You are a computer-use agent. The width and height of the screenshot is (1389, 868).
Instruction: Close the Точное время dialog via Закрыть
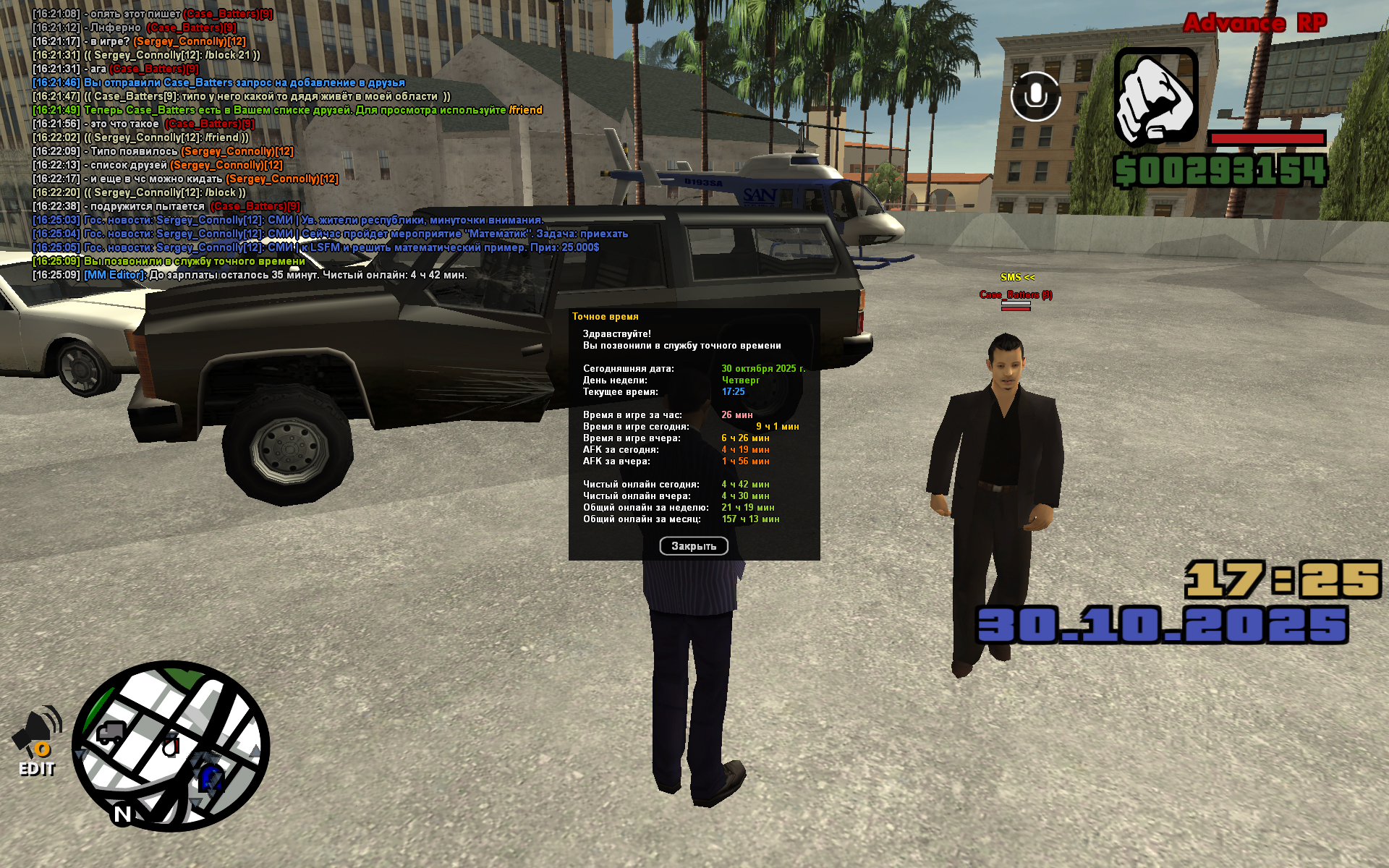pos(693,546)
